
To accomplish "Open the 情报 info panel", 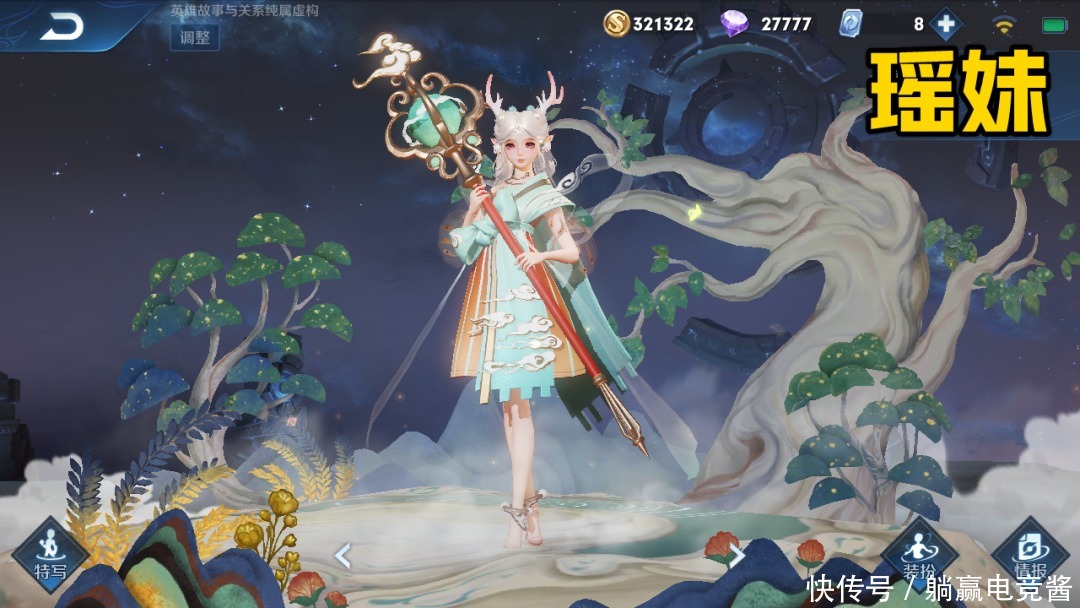I will (x=1029, y=556).
